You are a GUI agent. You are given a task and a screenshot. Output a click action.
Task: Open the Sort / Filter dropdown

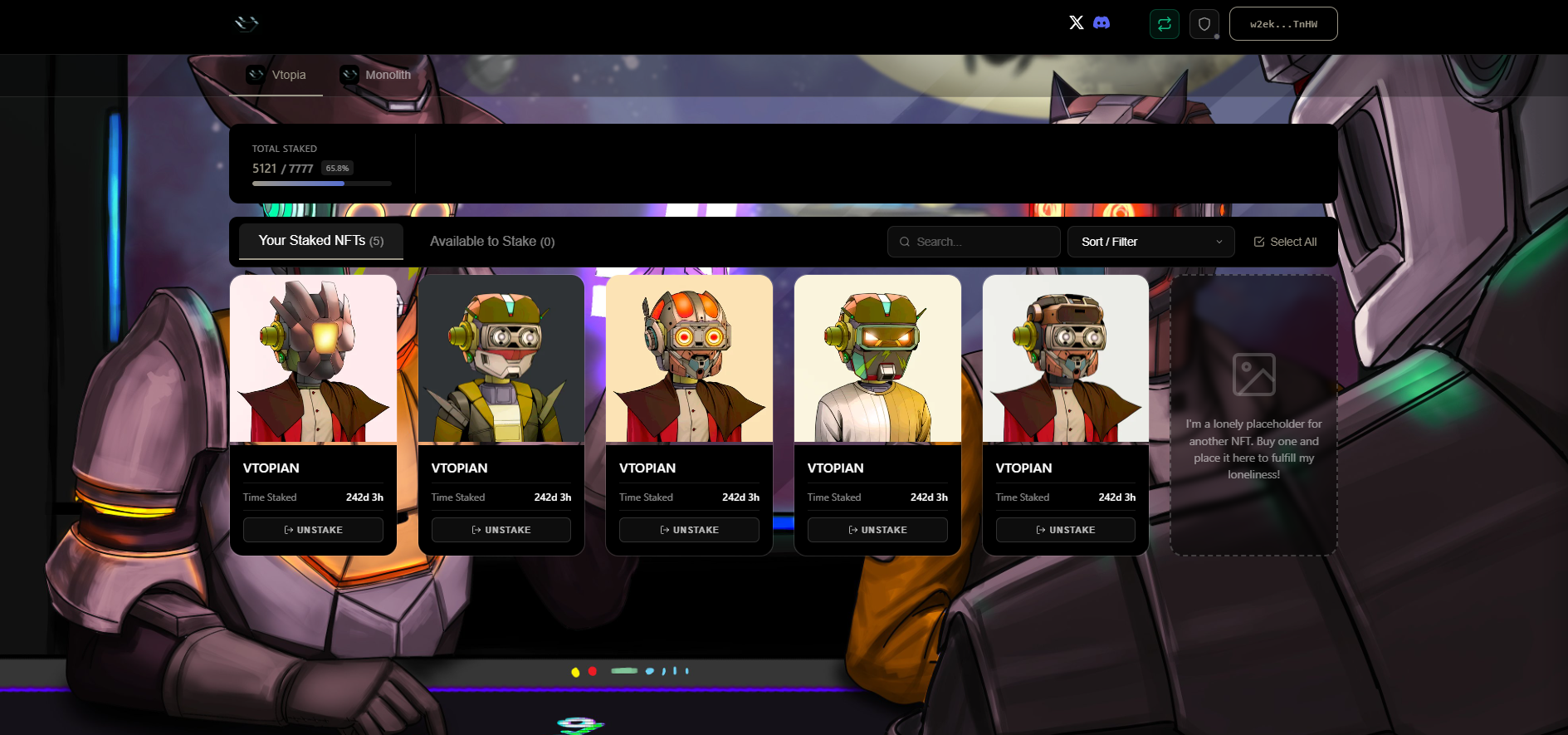[x=1150, y=242]
